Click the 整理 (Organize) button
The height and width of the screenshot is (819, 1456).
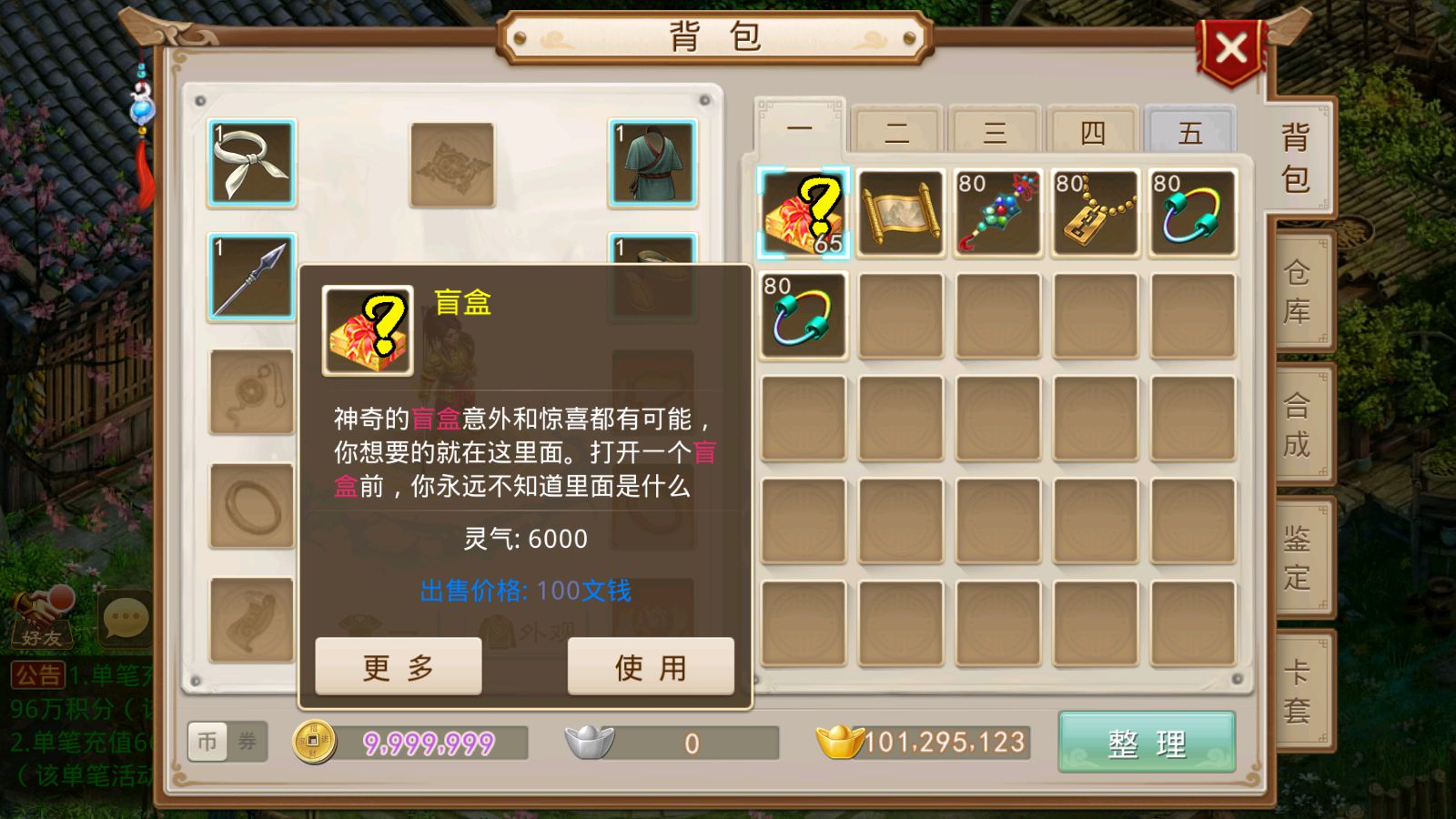1148,743
